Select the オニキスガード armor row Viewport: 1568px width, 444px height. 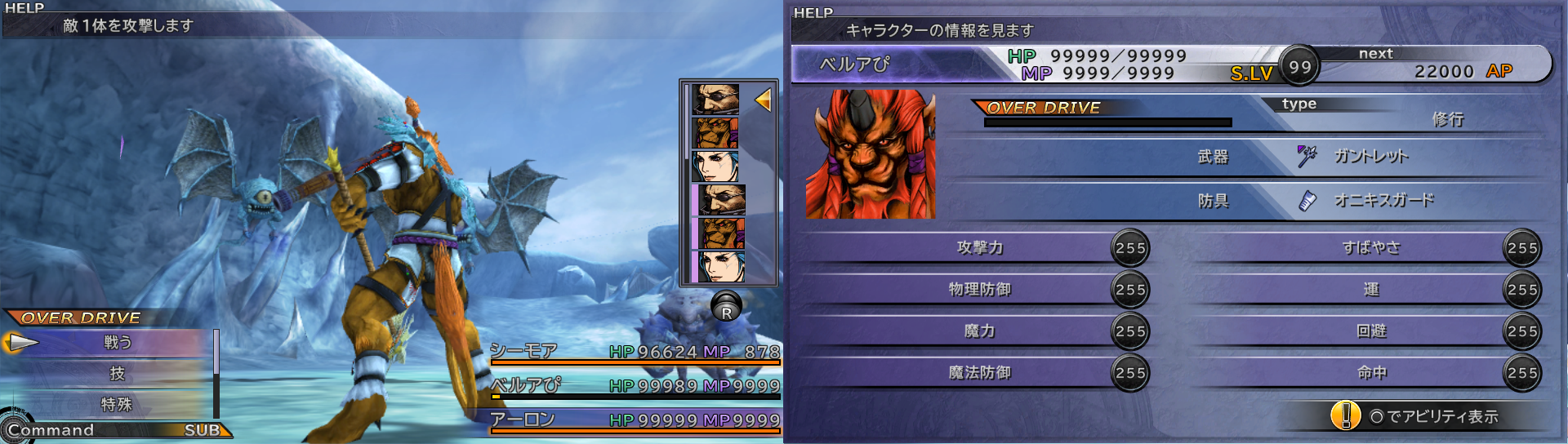(x=1383, y=200)
